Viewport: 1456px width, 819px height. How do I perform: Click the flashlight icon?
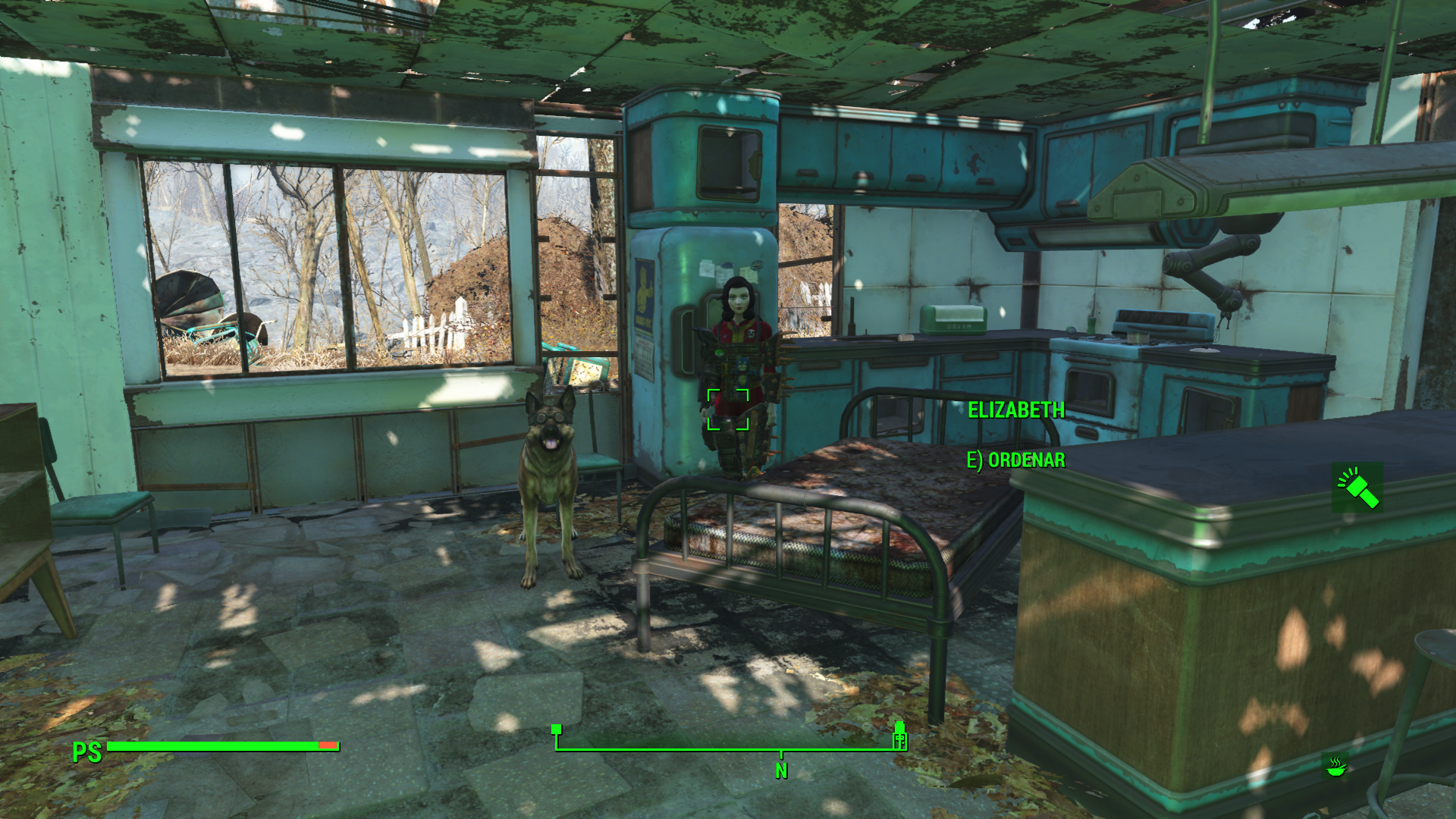point(1357,488)
